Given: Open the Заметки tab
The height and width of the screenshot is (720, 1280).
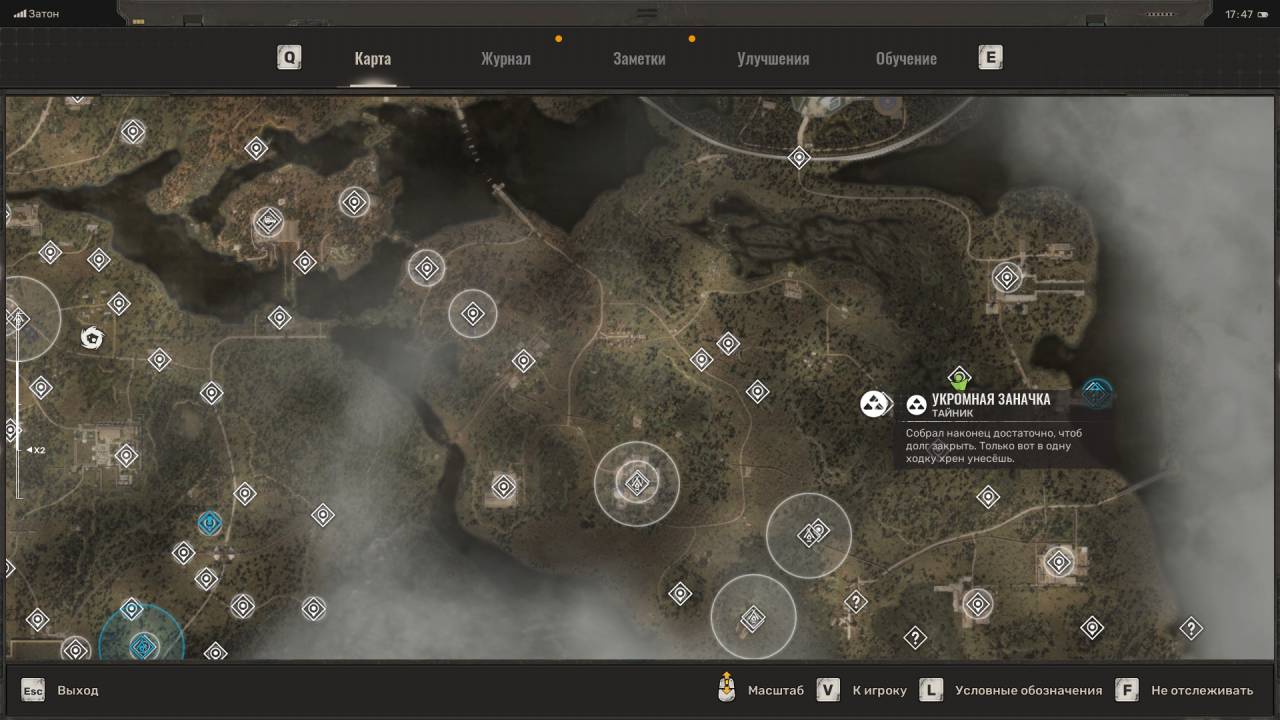Looking at the screenshot, I should point(639,59).
